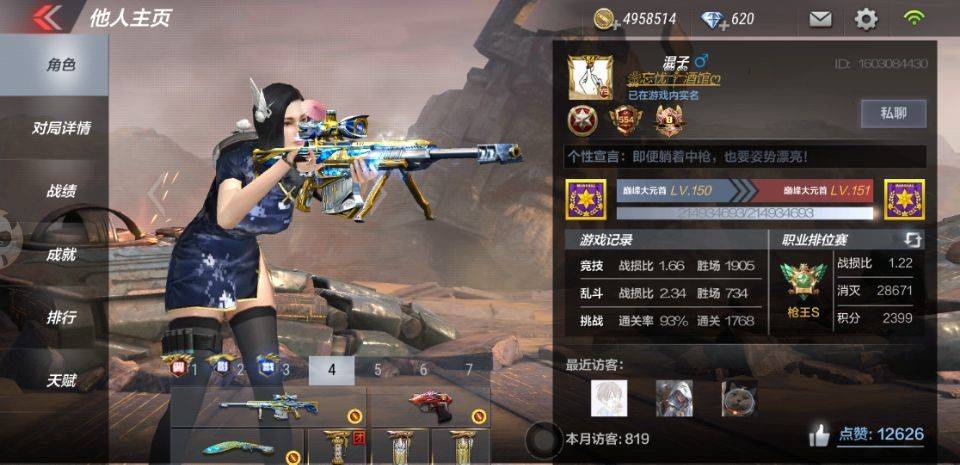
Task: Open the mailbox envelope icon
Action: coord(820,19)
